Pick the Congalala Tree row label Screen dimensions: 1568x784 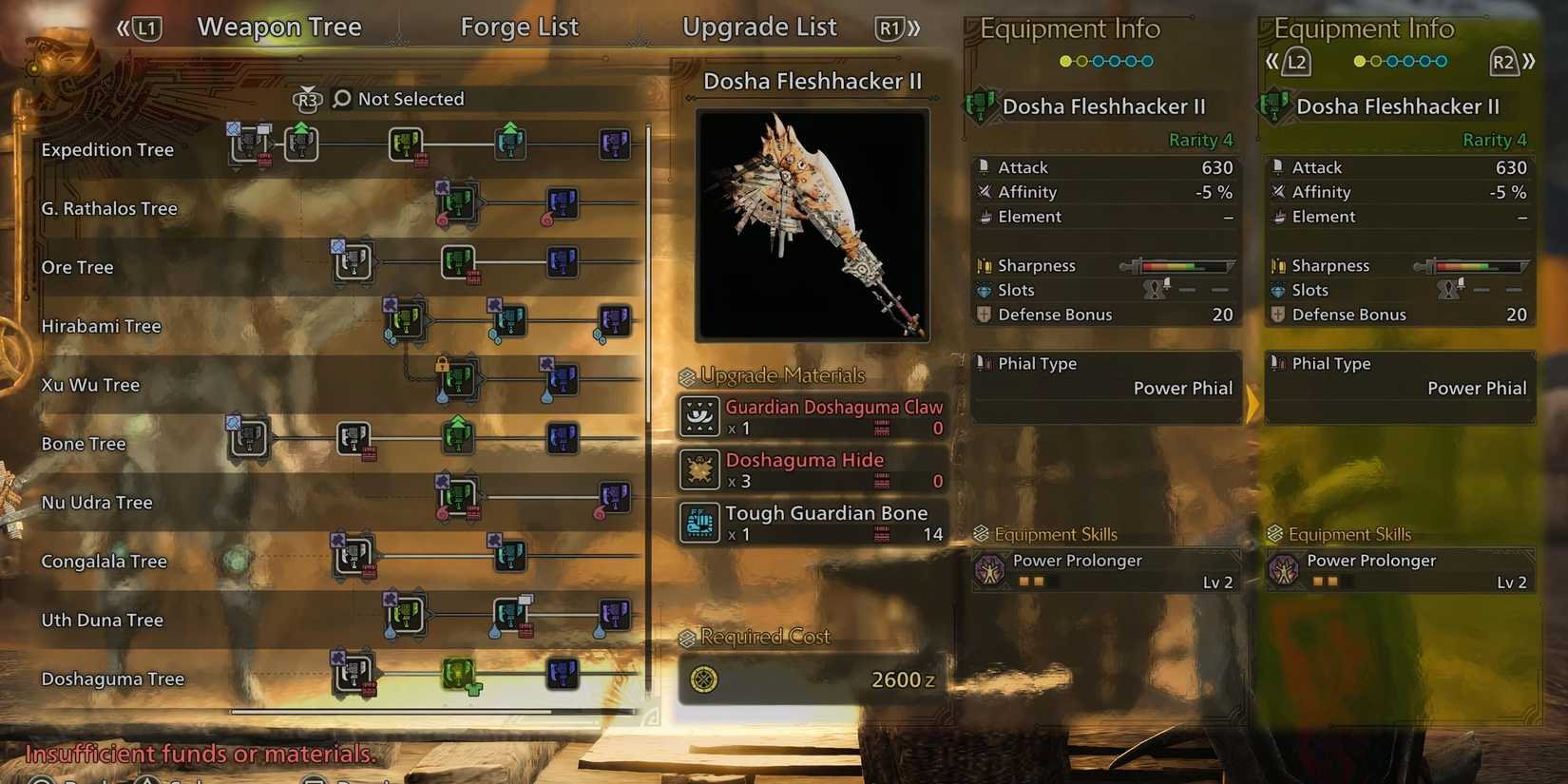coord(104,563)
